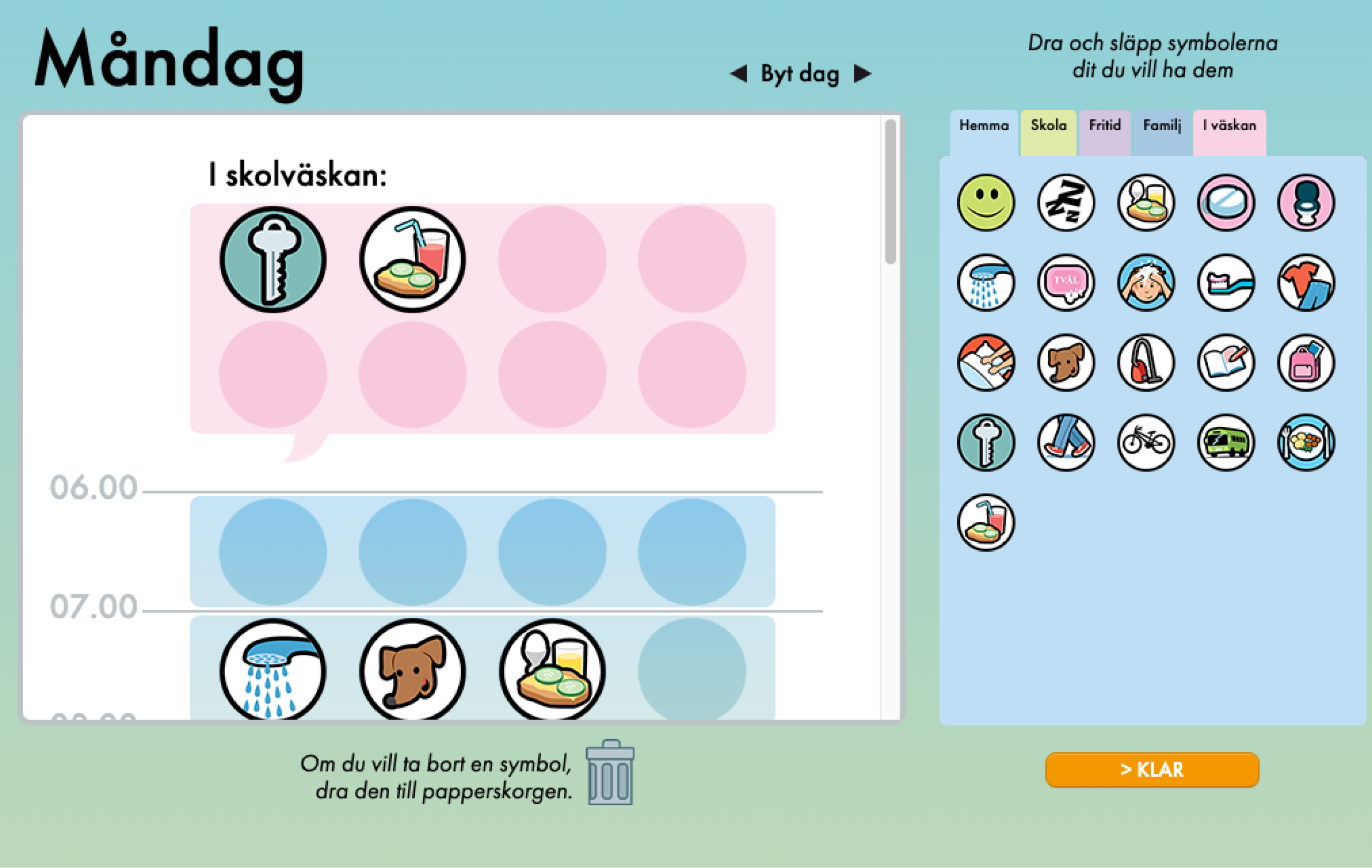This screenshot has height=868, width=1372.
Task: Select the bicycle symbol
Action: [1146, 443]
